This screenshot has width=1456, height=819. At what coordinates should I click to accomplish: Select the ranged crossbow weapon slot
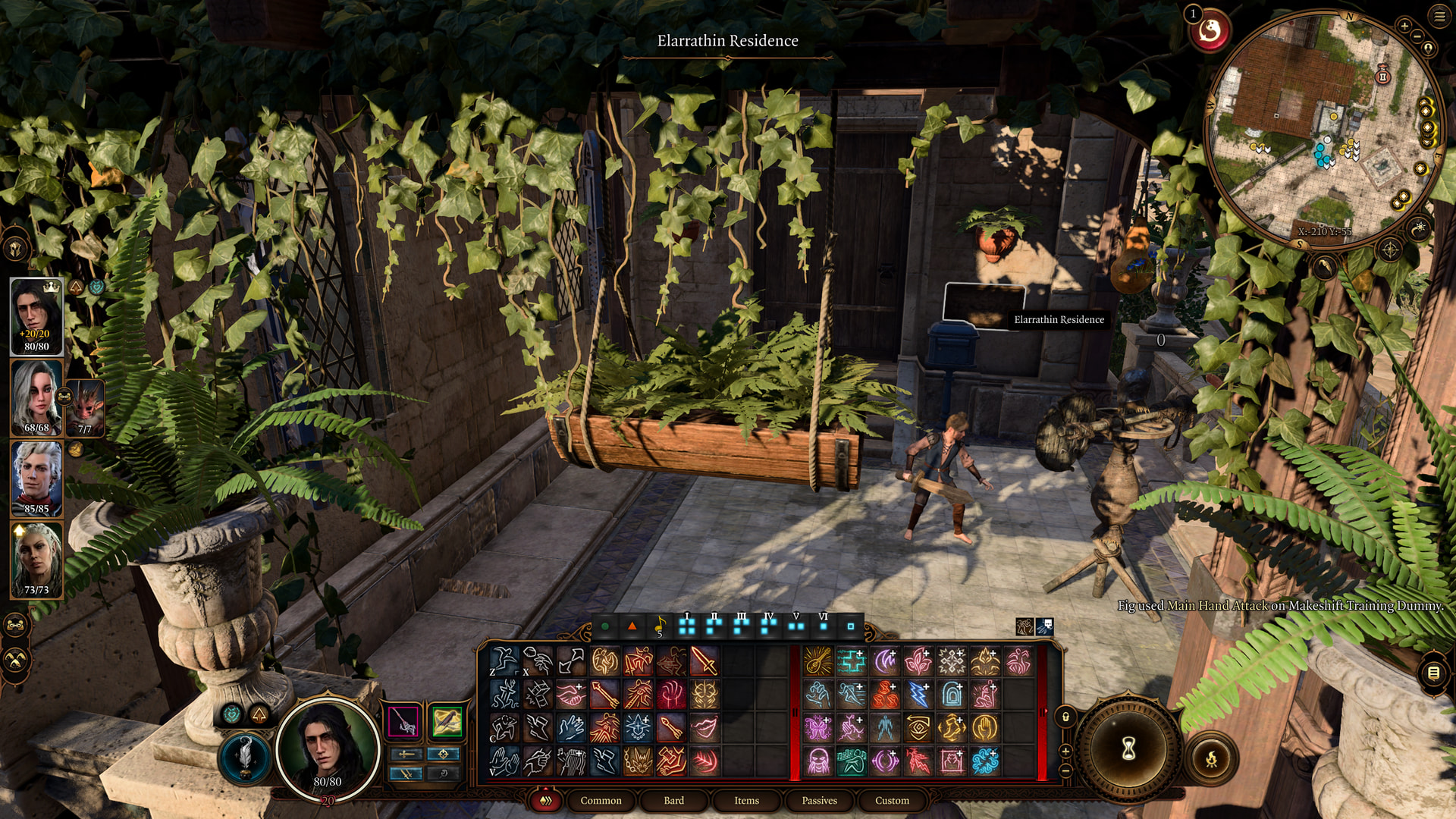[x=447, y=720]
